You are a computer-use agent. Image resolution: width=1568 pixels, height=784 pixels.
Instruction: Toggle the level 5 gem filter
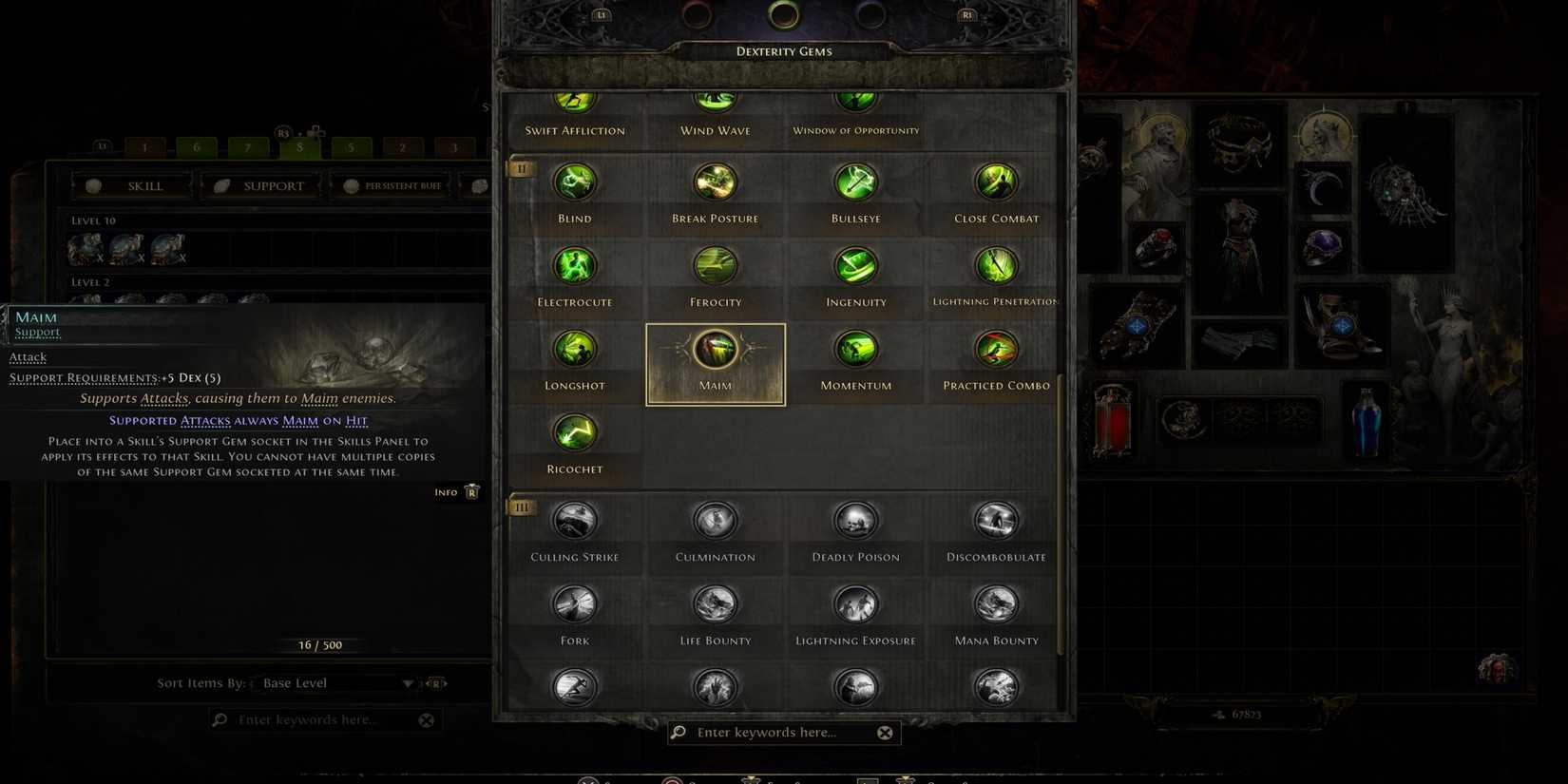(351, 147)
